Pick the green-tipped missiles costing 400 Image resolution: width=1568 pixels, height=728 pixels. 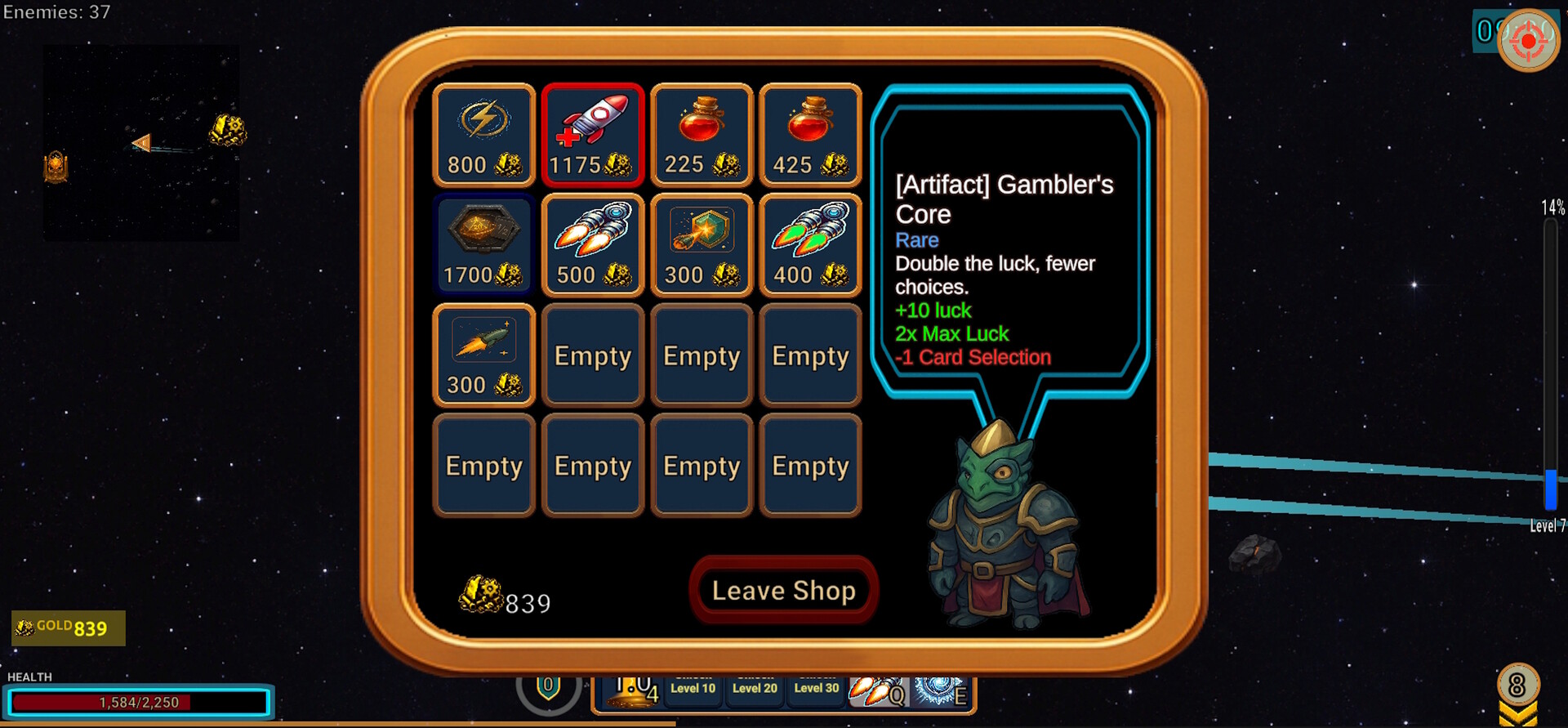(809, 245)
